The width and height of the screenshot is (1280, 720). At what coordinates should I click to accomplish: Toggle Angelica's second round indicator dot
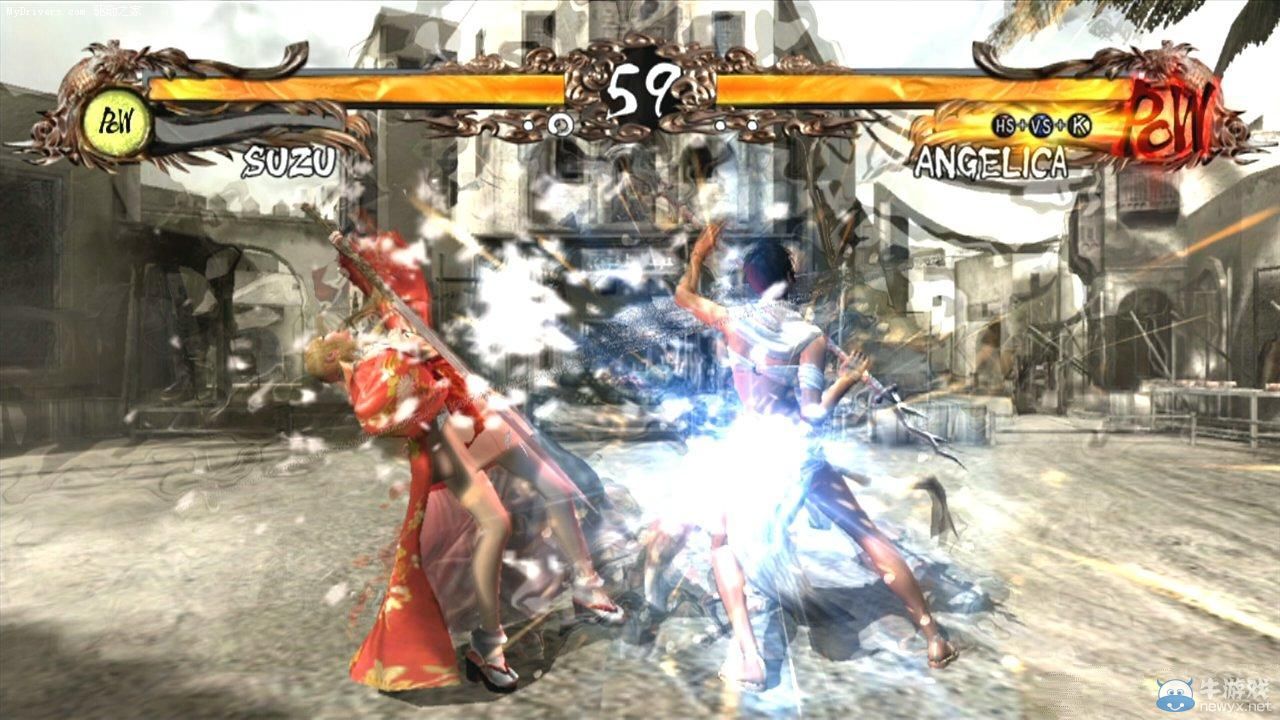click(750, 124)
